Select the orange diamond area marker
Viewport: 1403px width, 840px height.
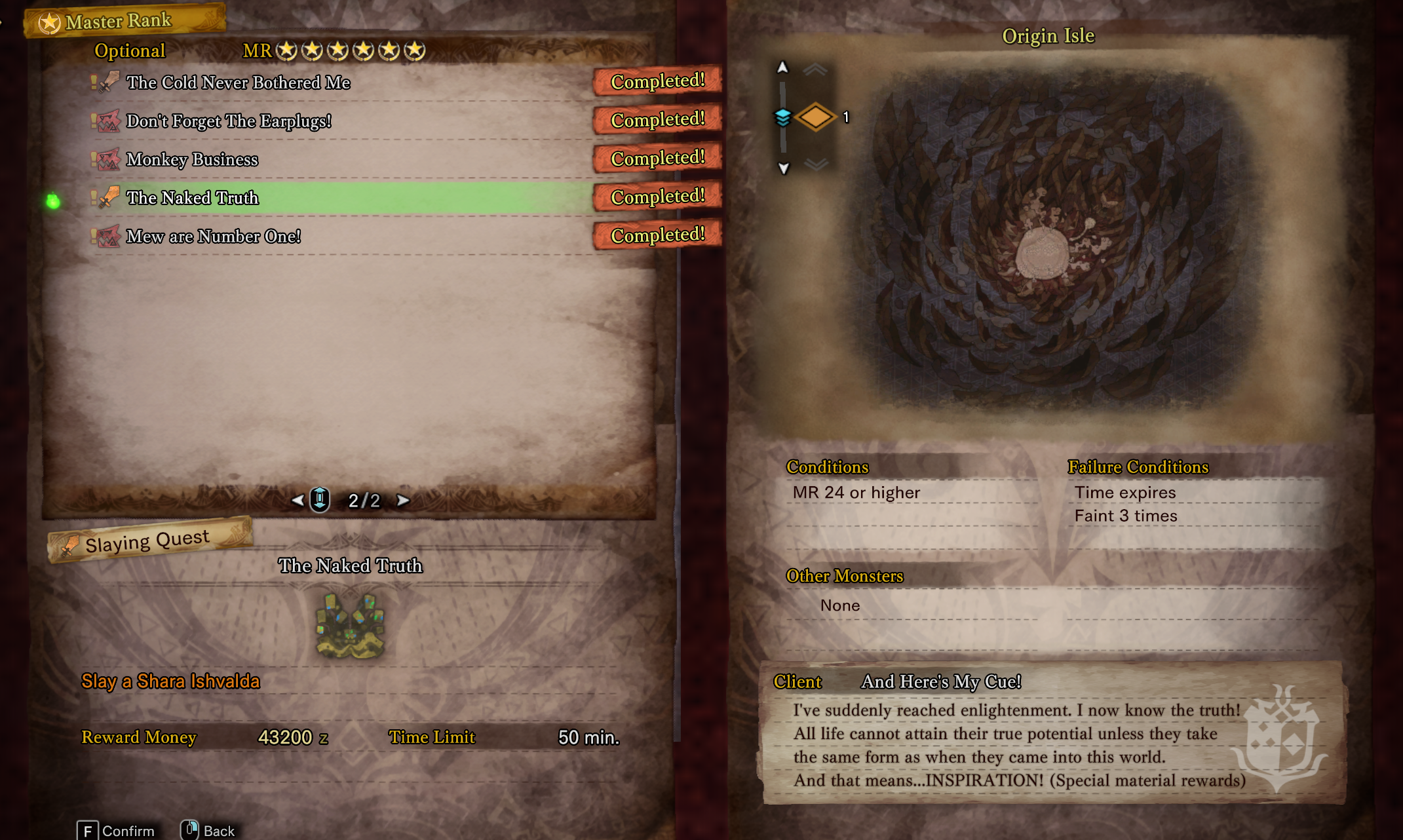click(815, 117)
